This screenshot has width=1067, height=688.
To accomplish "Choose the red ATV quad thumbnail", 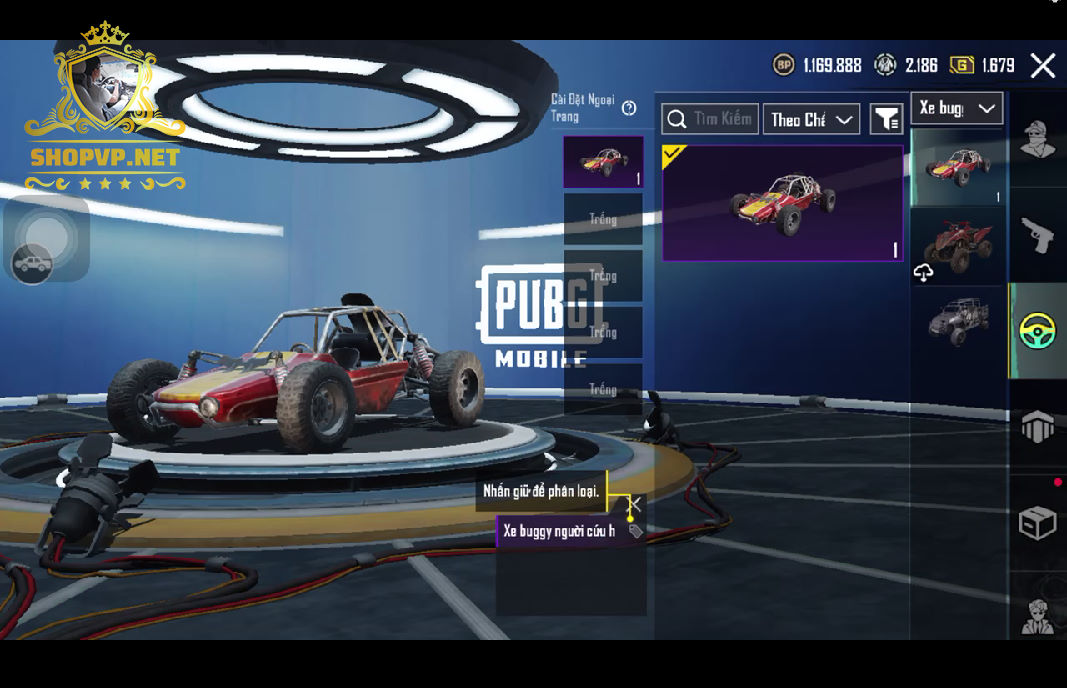I will 957,245.
